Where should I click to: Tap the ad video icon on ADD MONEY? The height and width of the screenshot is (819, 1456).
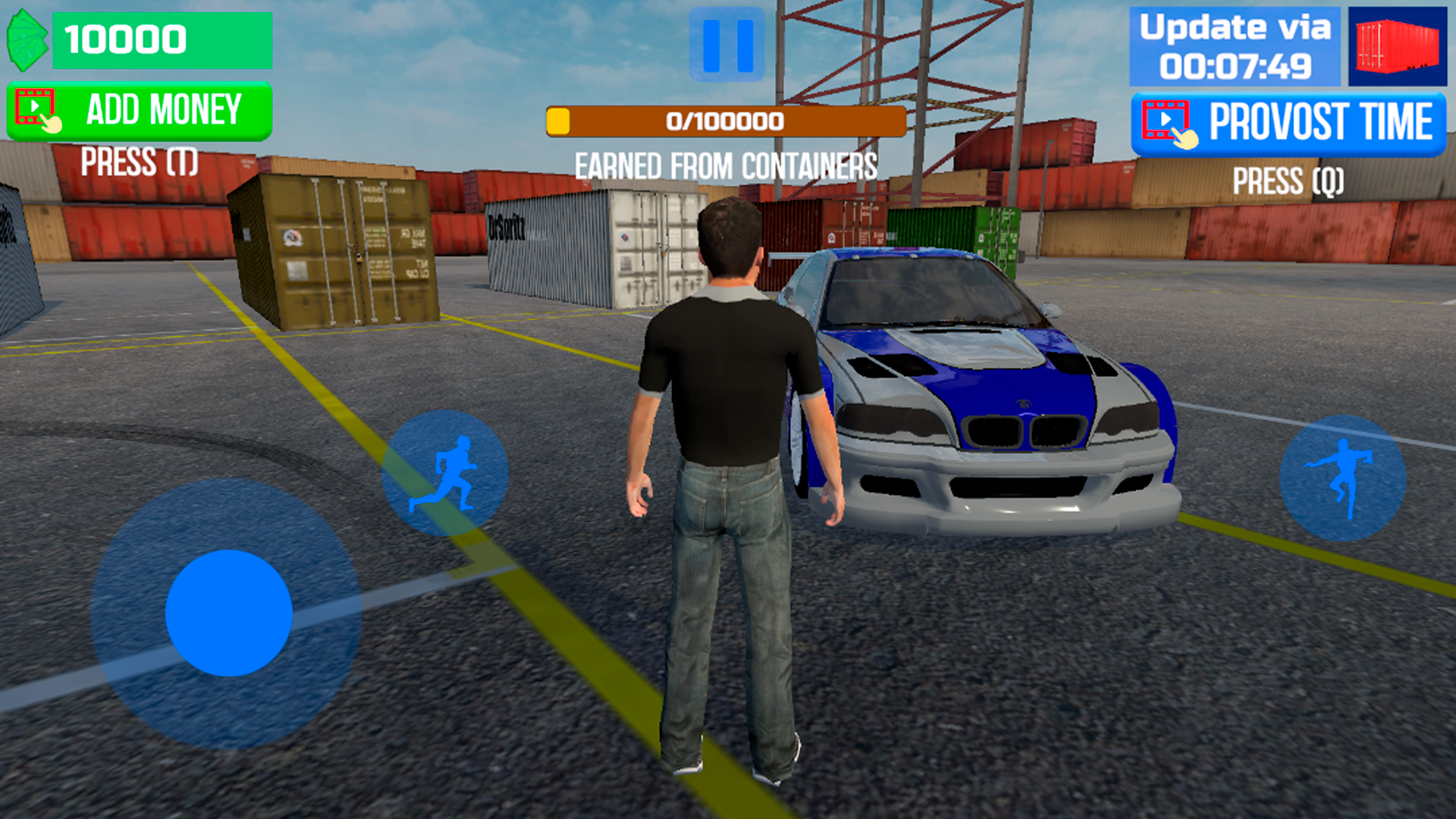(36, 106)
